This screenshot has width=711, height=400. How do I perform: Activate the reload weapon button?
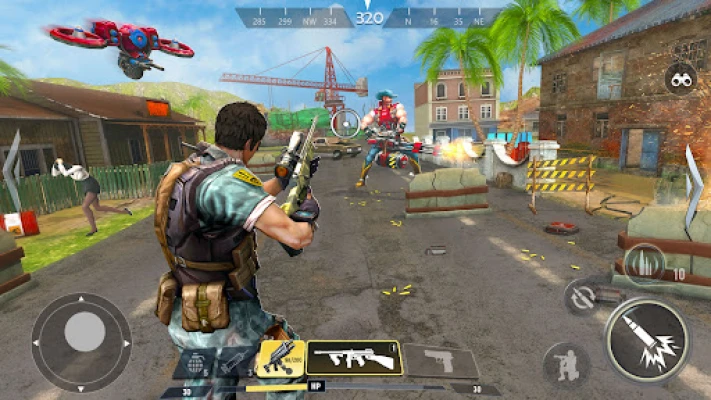(x=580, y=296)
